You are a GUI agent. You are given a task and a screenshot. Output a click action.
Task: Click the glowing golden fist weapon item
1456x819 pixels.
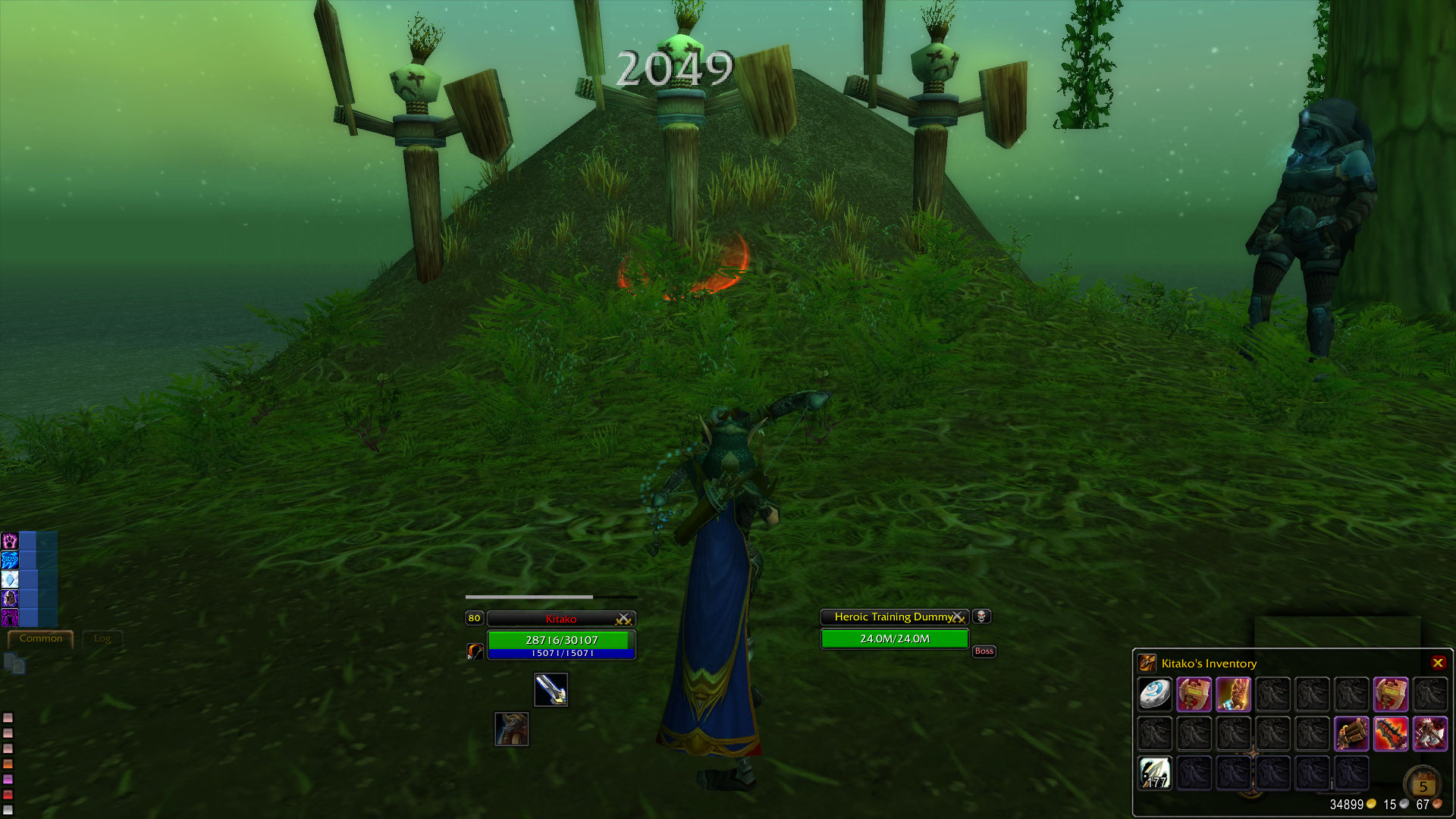[x=1233, y=694]
